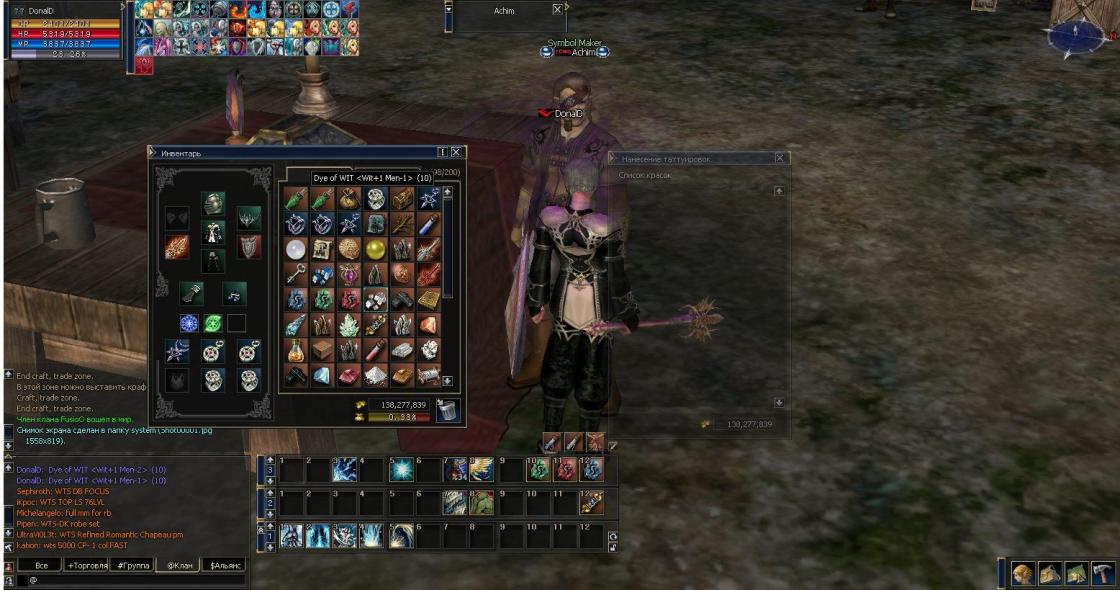Click the inventory trash bin

[x=449, y=409]
